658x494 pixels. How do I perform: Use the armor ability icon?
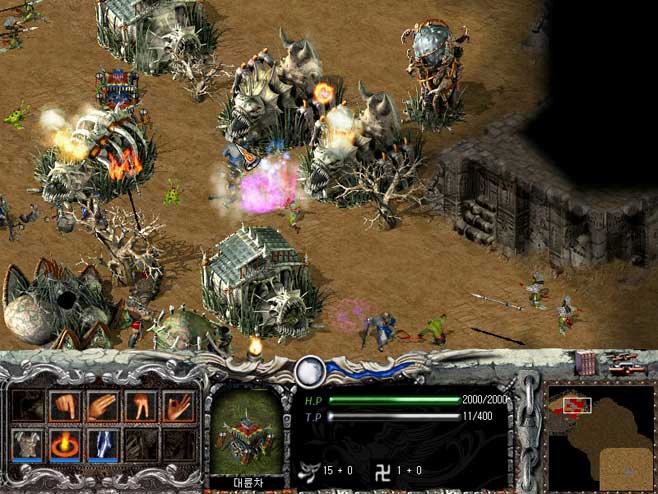28,444
